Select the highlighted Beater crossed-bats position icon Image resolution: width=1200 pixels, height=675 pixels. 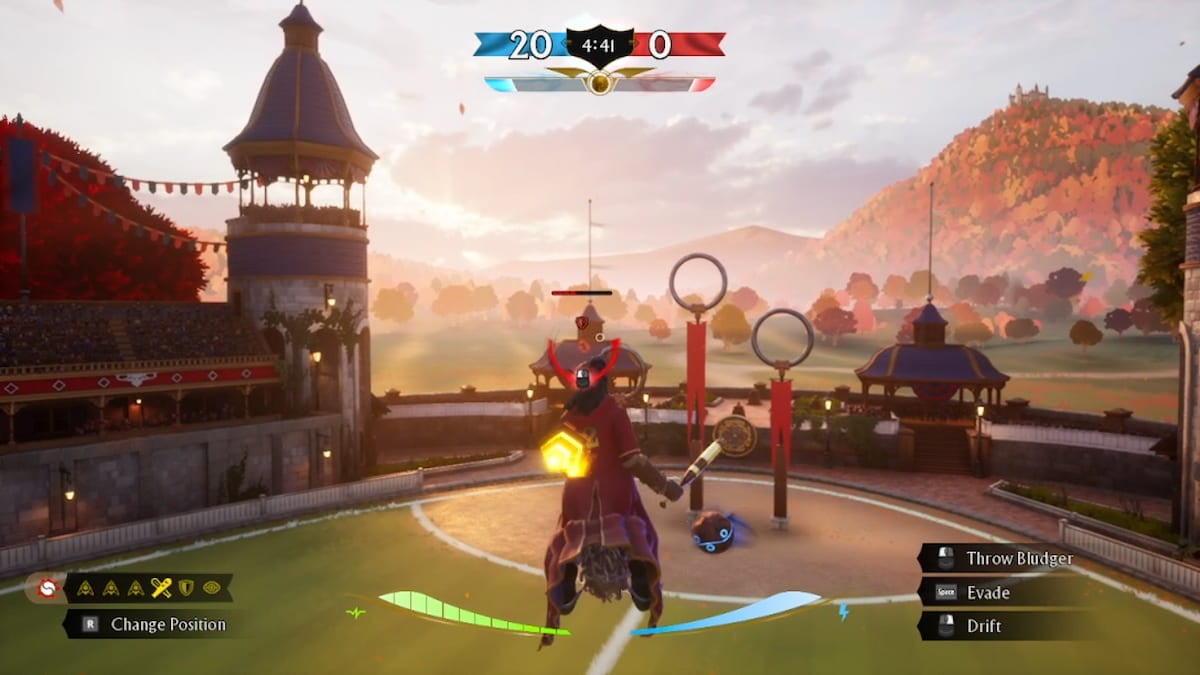[x=161, y=588]
